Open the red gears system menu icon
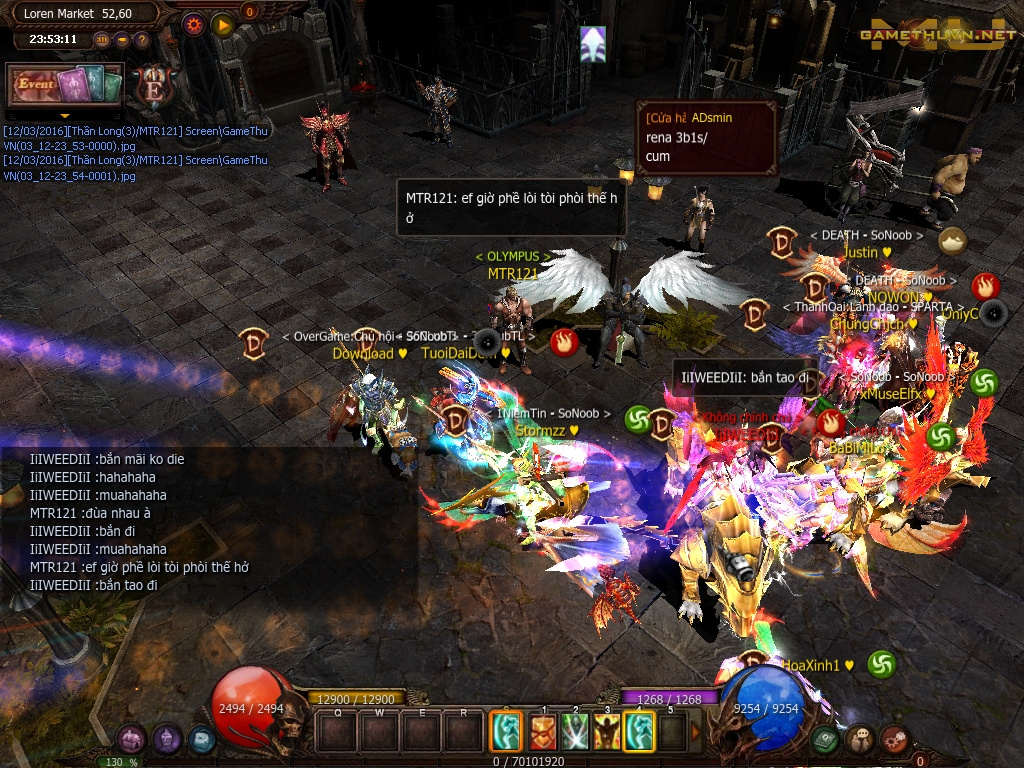 point(894,740)
